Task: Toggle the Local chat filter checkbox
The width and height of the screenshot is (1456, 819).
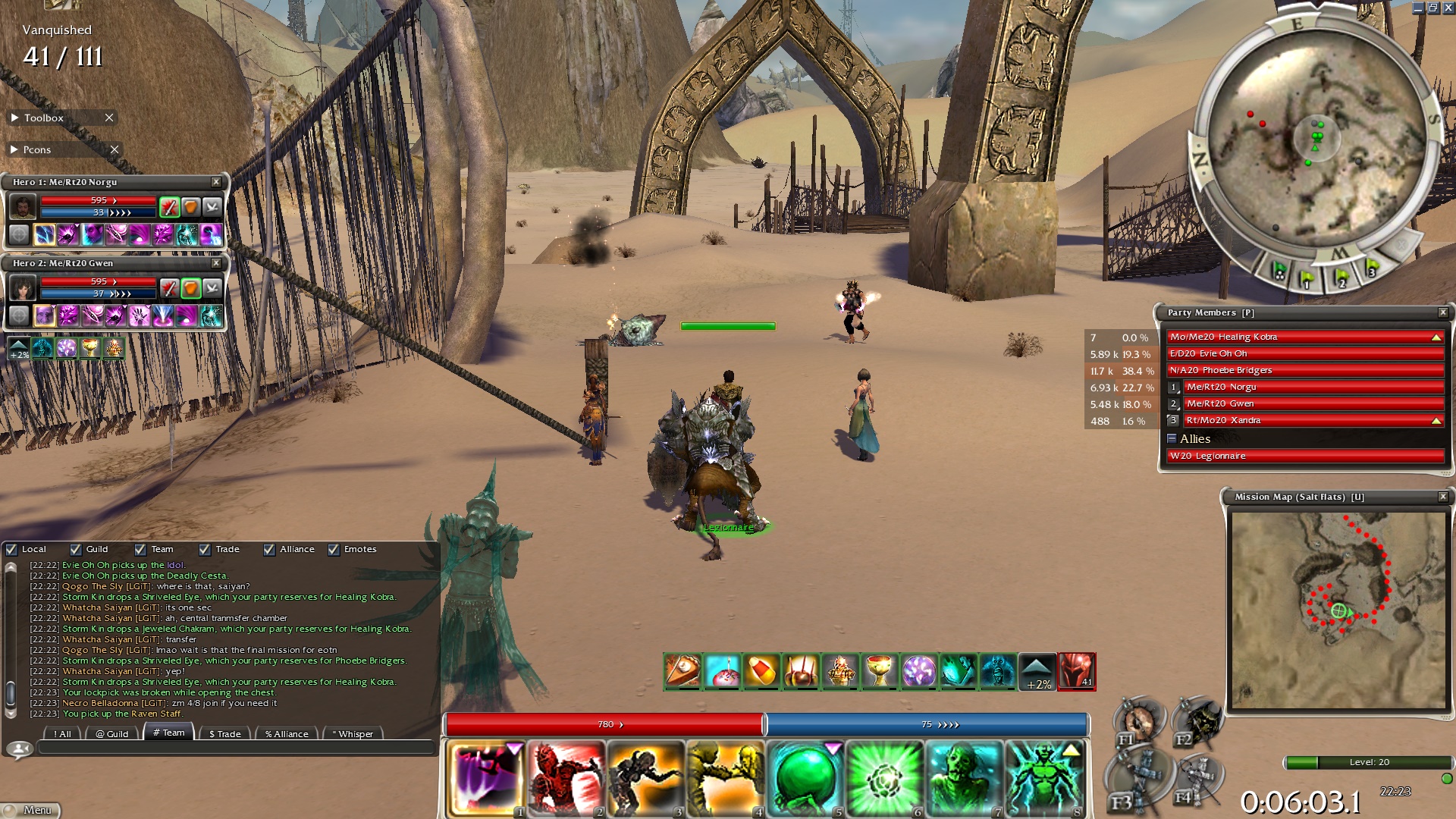Action: click(x=11, y=549)
